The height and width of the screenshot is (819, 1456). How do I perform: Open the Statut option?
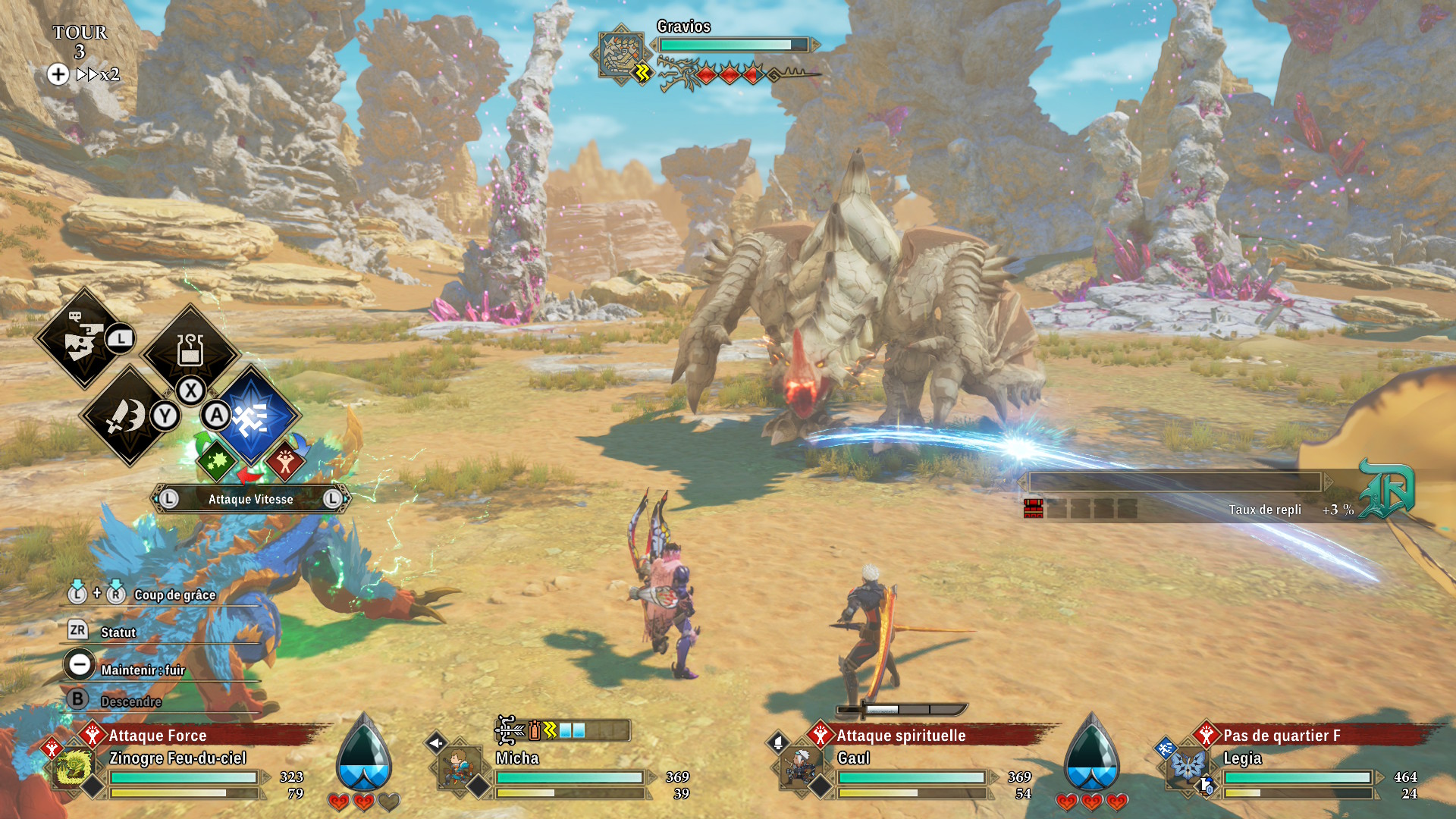(x=118, y=632)
